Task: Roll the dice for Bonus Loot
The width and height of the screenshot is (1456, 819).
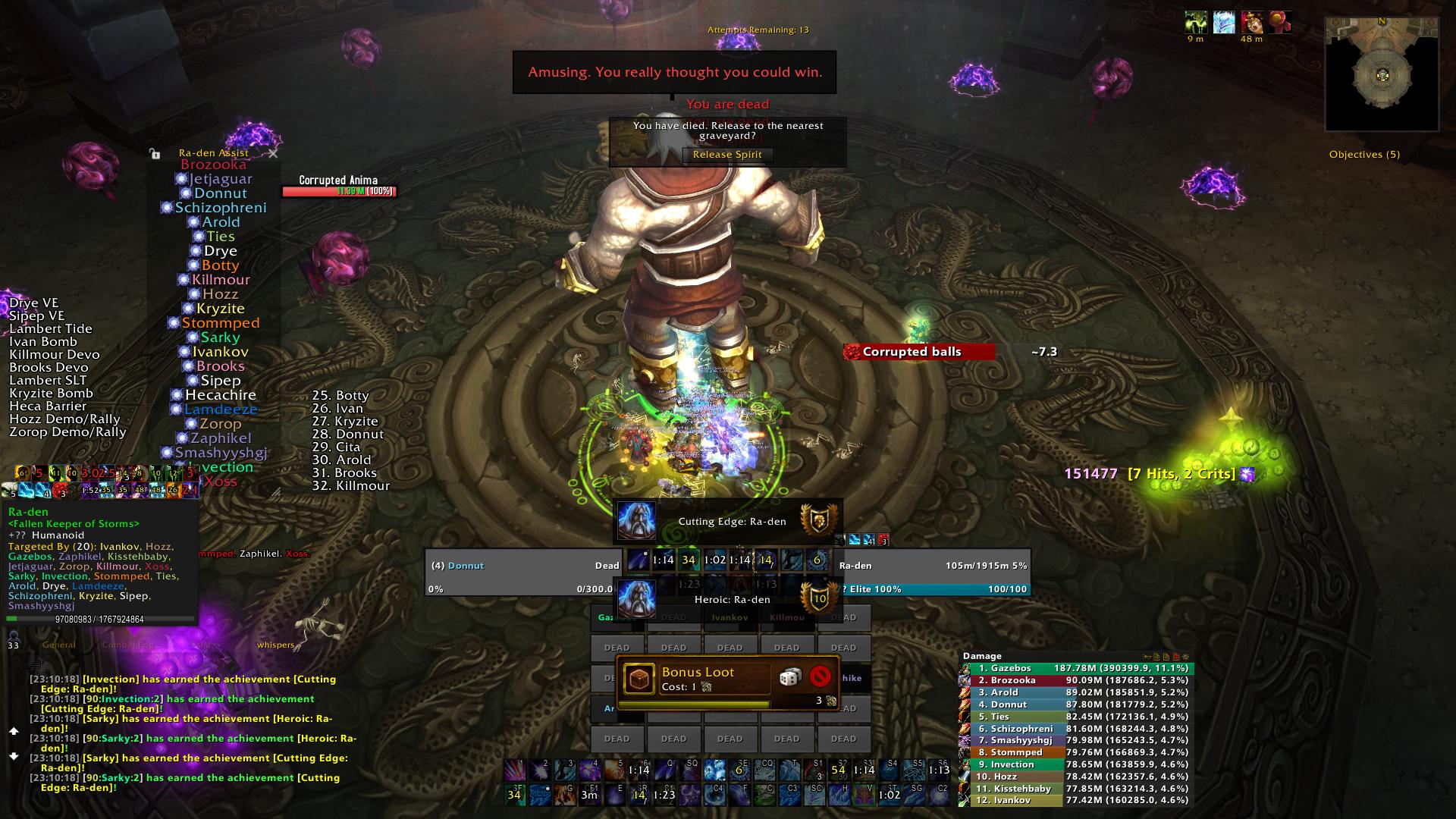Action: tap(790, 676)
